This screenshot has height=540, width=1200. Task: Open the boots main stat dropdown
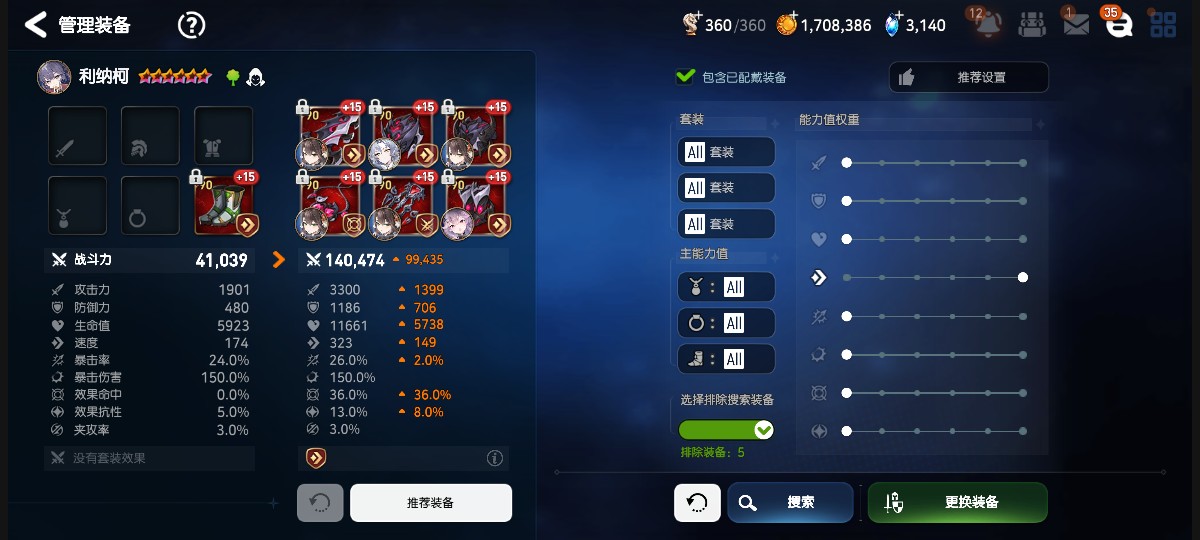tap(726, 359)
